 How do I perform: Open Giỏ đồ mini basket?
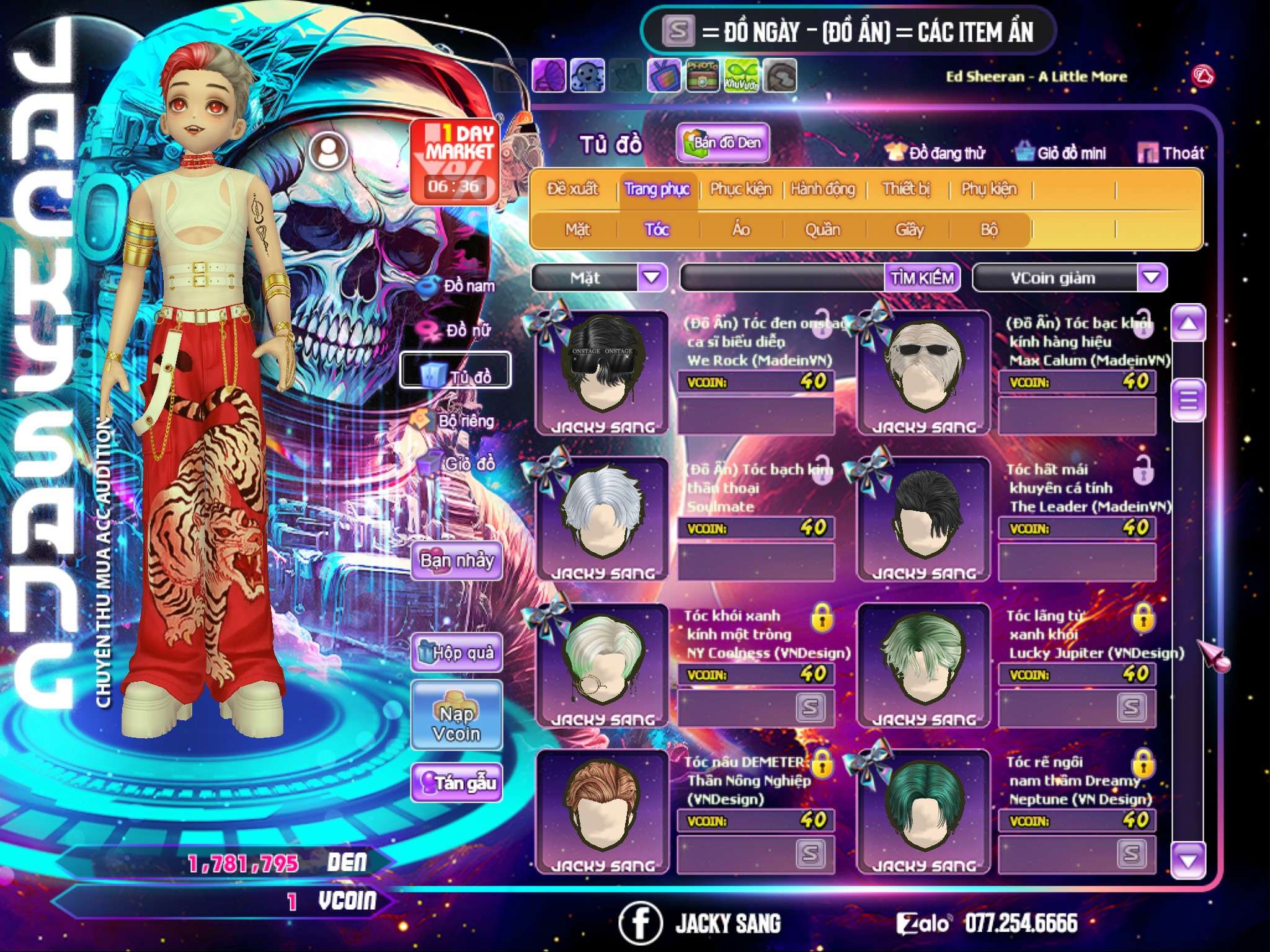point(1061,153)
